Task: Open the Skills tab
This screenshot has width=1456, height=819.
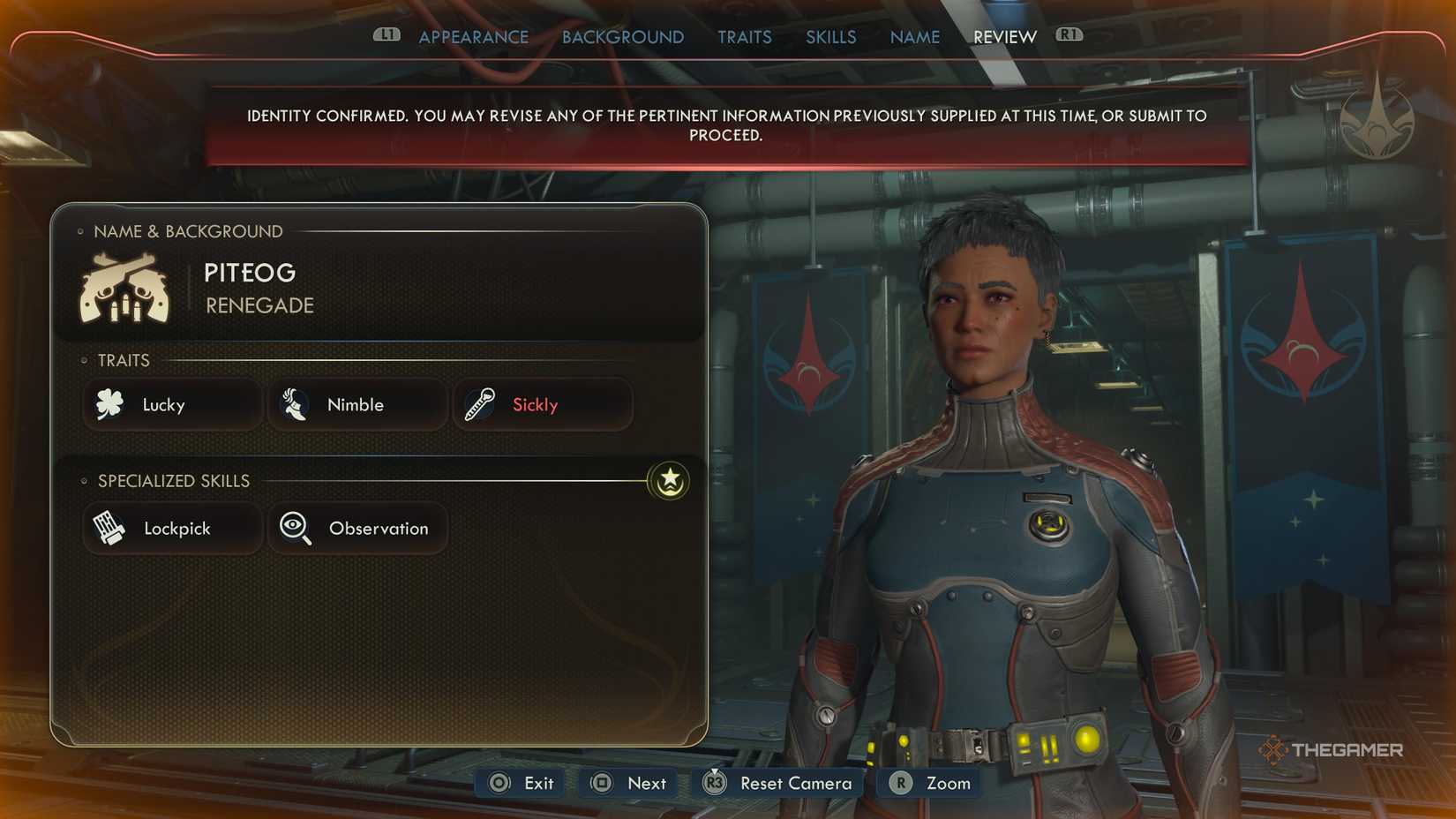Action: click(830, 37)
